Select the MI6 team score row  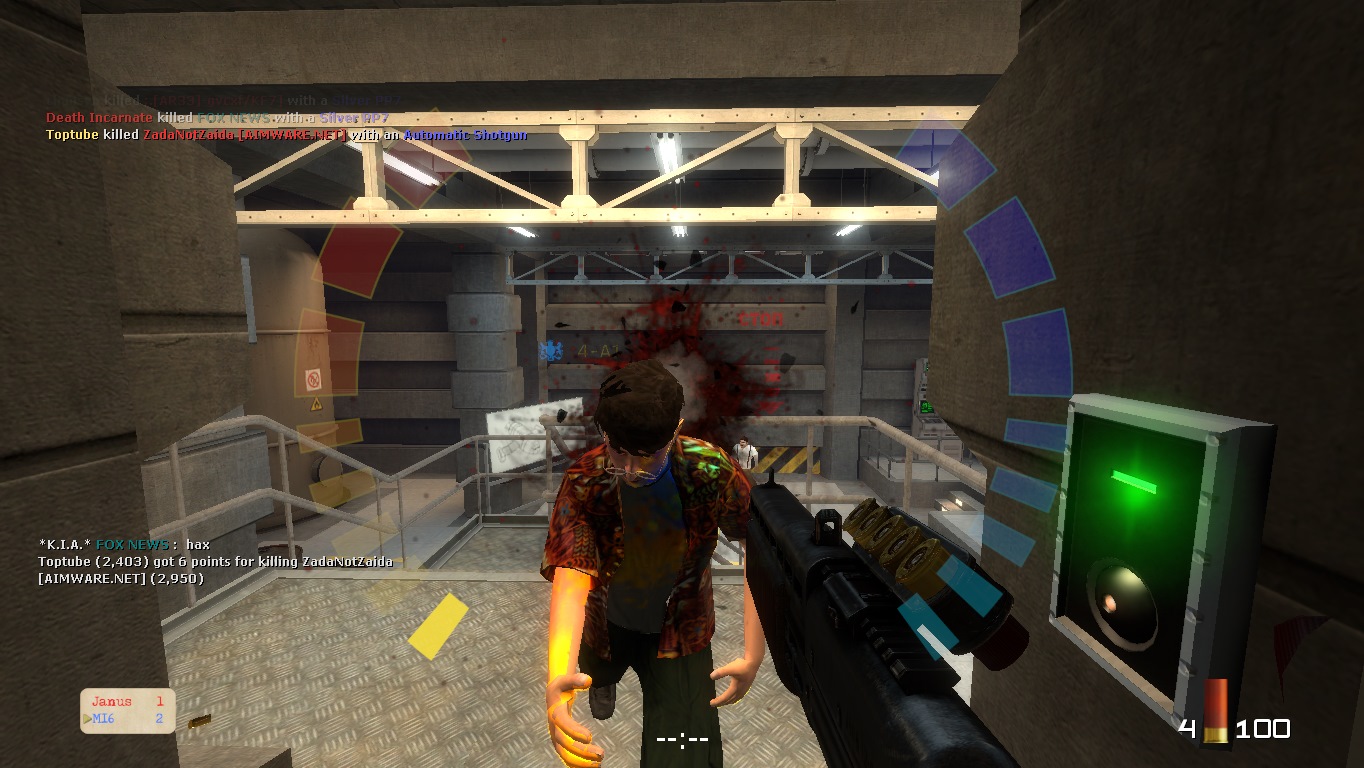(127, 719)
